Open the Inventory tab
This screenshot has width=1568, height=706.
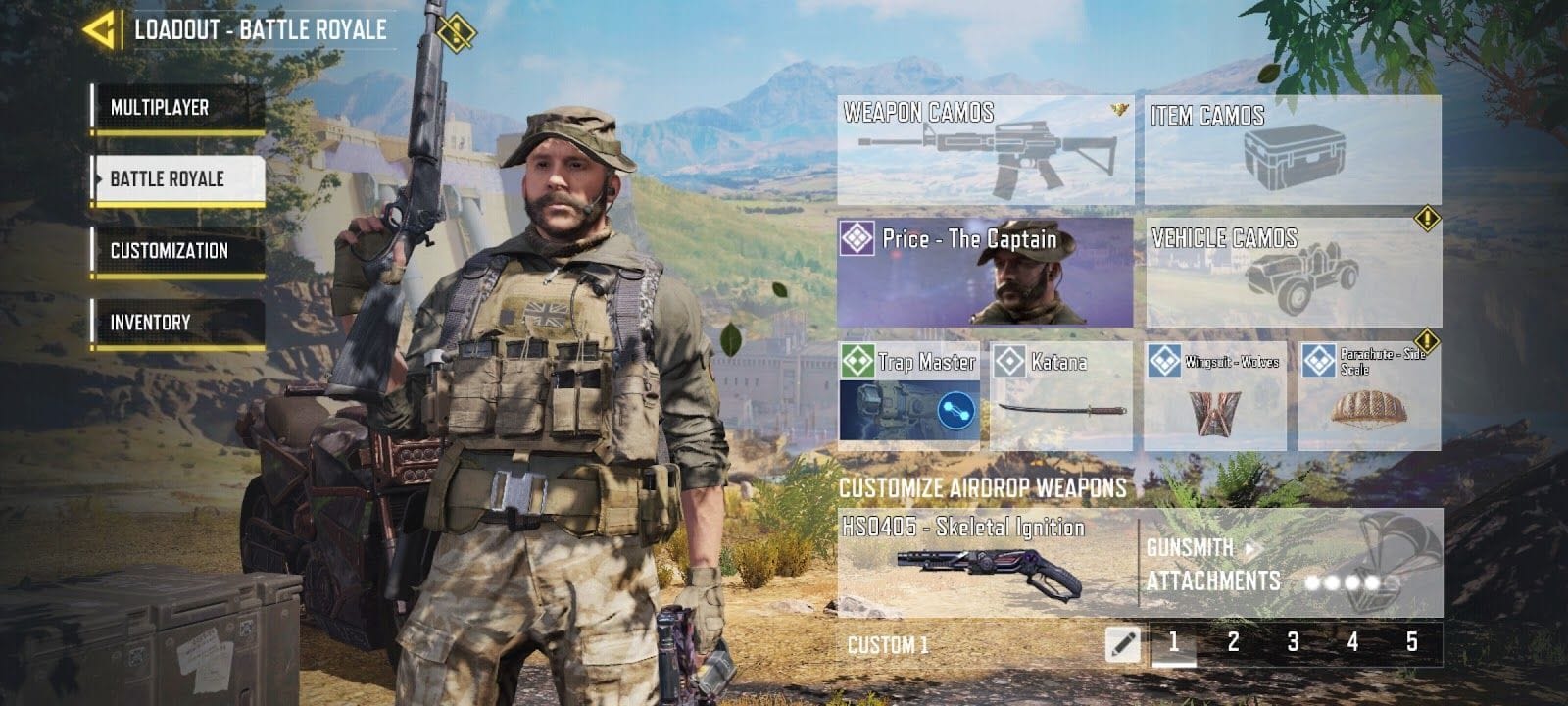coord(177,323)
